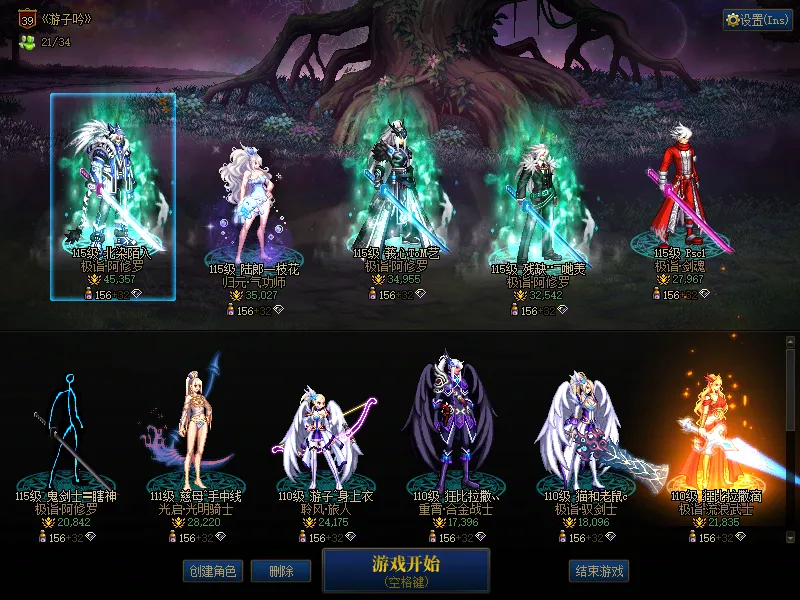The image size is (800, 600).
Task: Open 设置 settings in the top corner
Action: pyautogui.click(x=758, y=20)
